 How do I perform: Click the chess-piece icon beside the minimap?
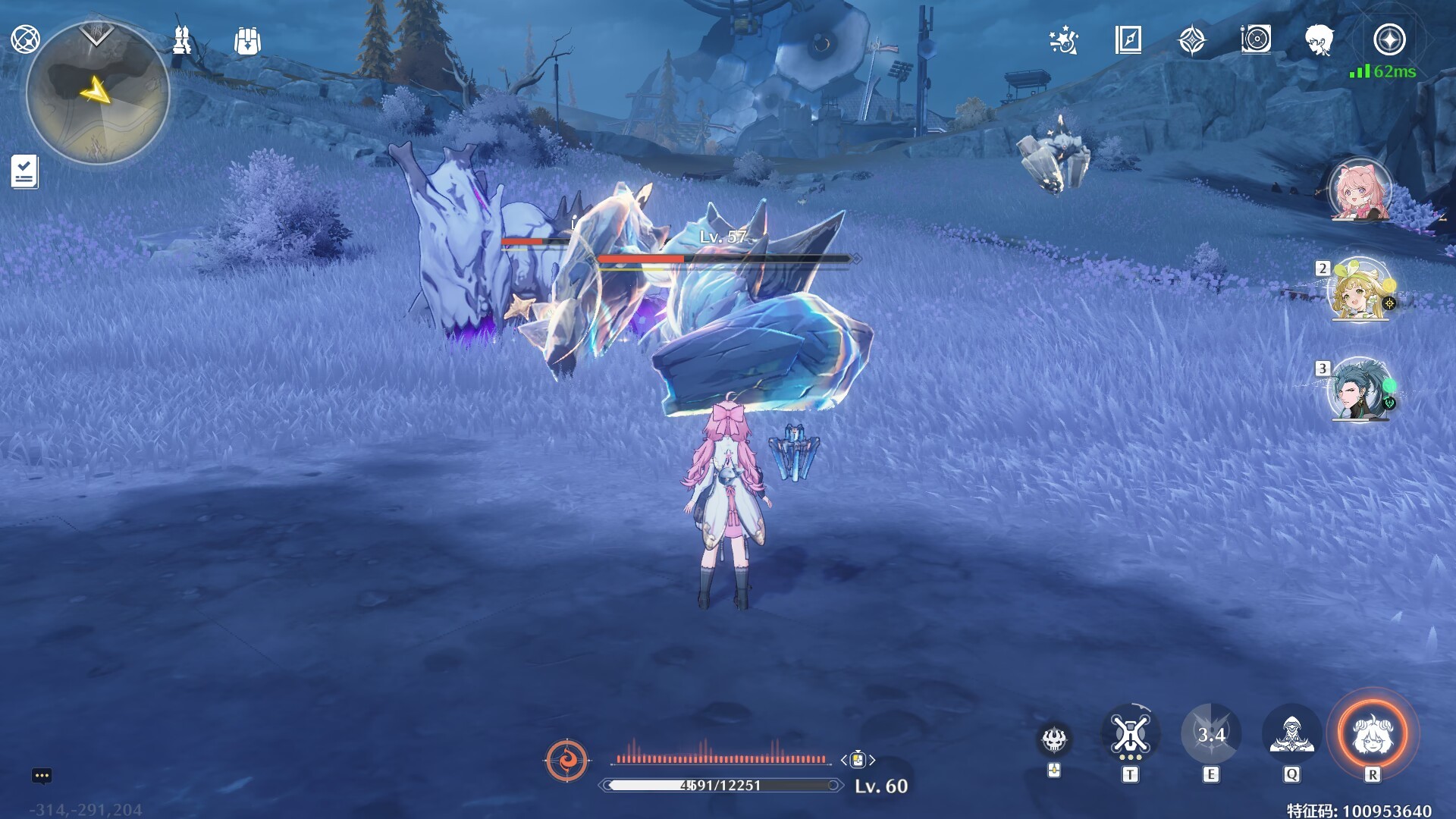click(182, 40)
